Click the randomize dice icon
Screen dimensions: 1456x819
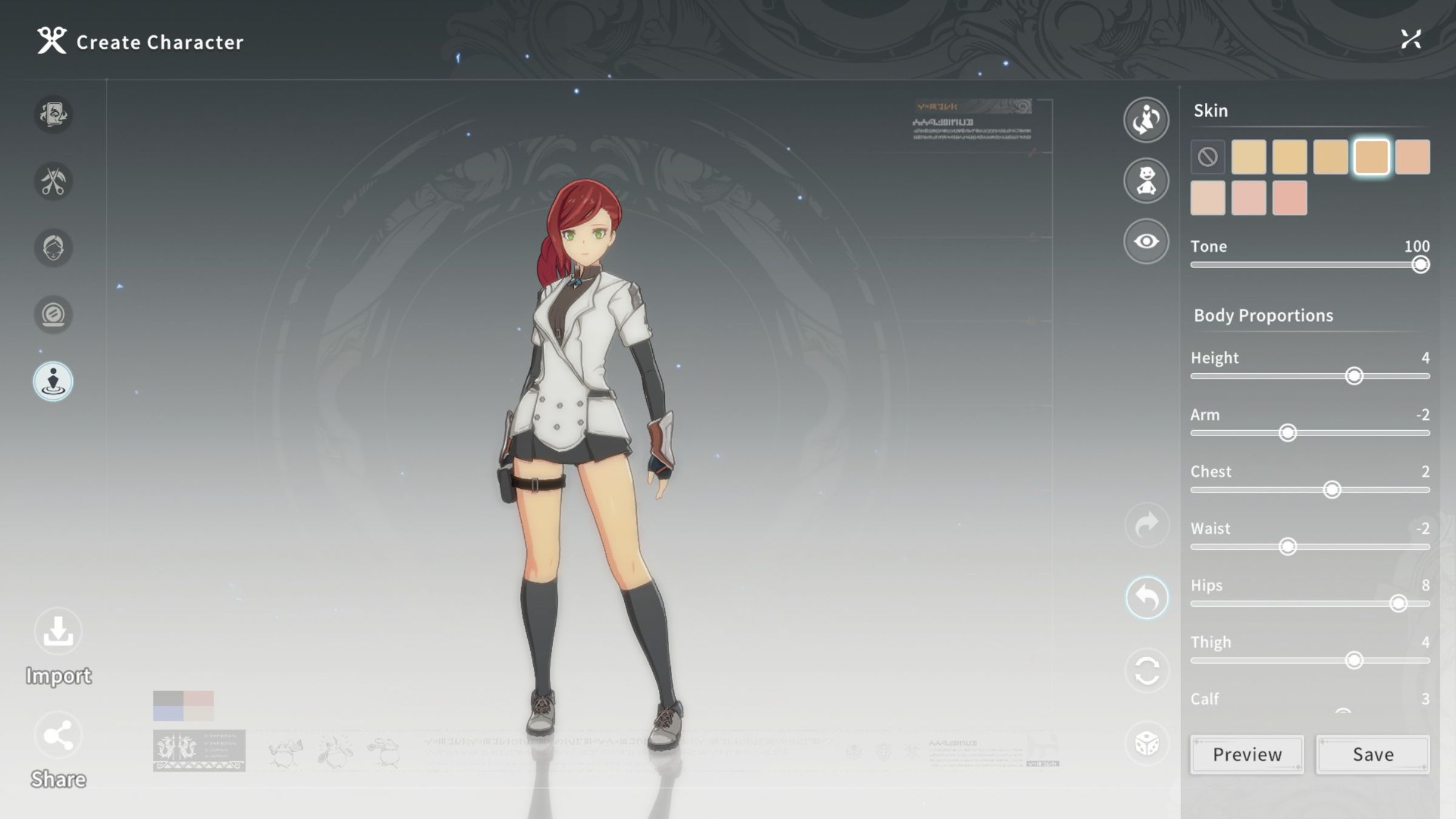[x=1146, y=743]
